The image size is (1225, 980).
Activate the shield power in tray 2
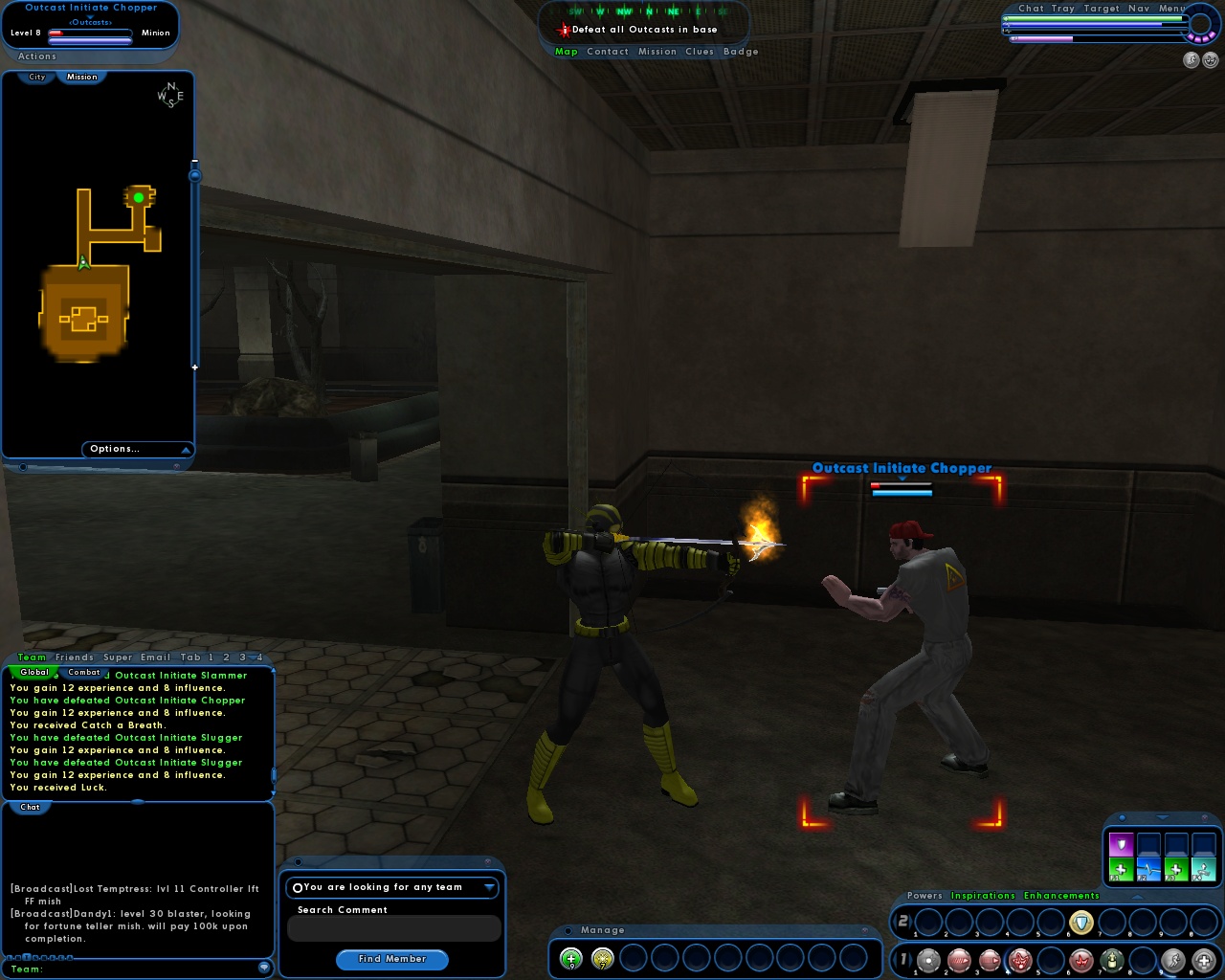[1081, 922]
